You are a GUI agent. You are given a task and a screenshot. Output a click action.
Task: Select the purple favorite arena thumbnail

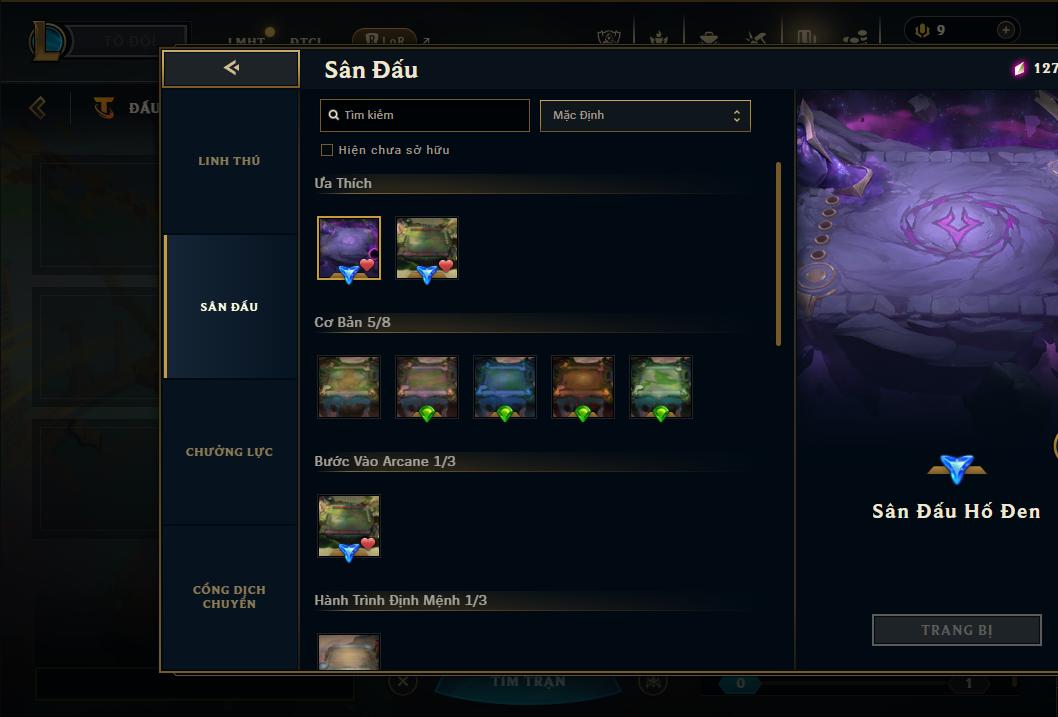[349, 248]
